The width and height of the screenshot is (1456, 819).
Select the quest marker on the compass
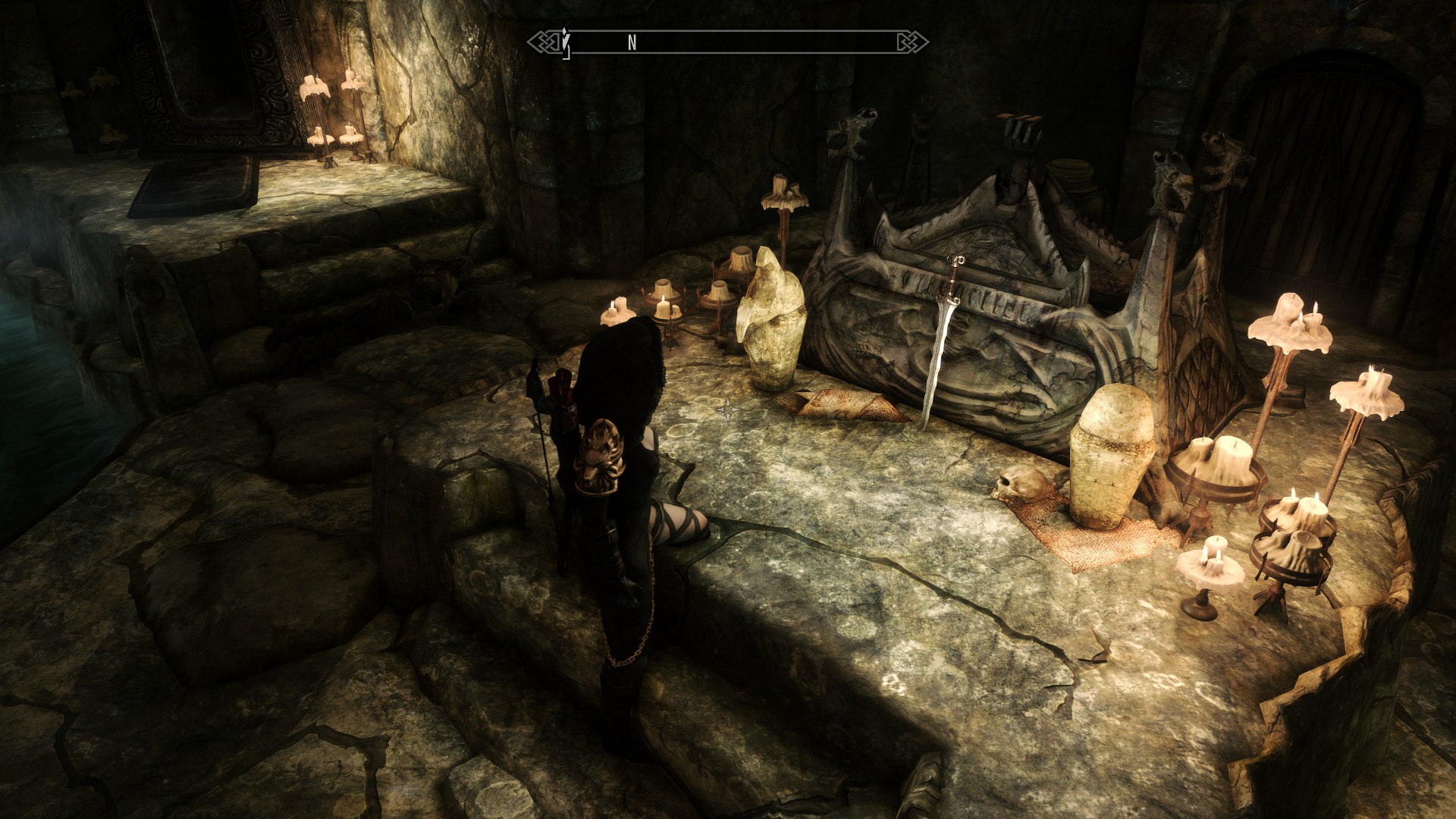[566, 42]
